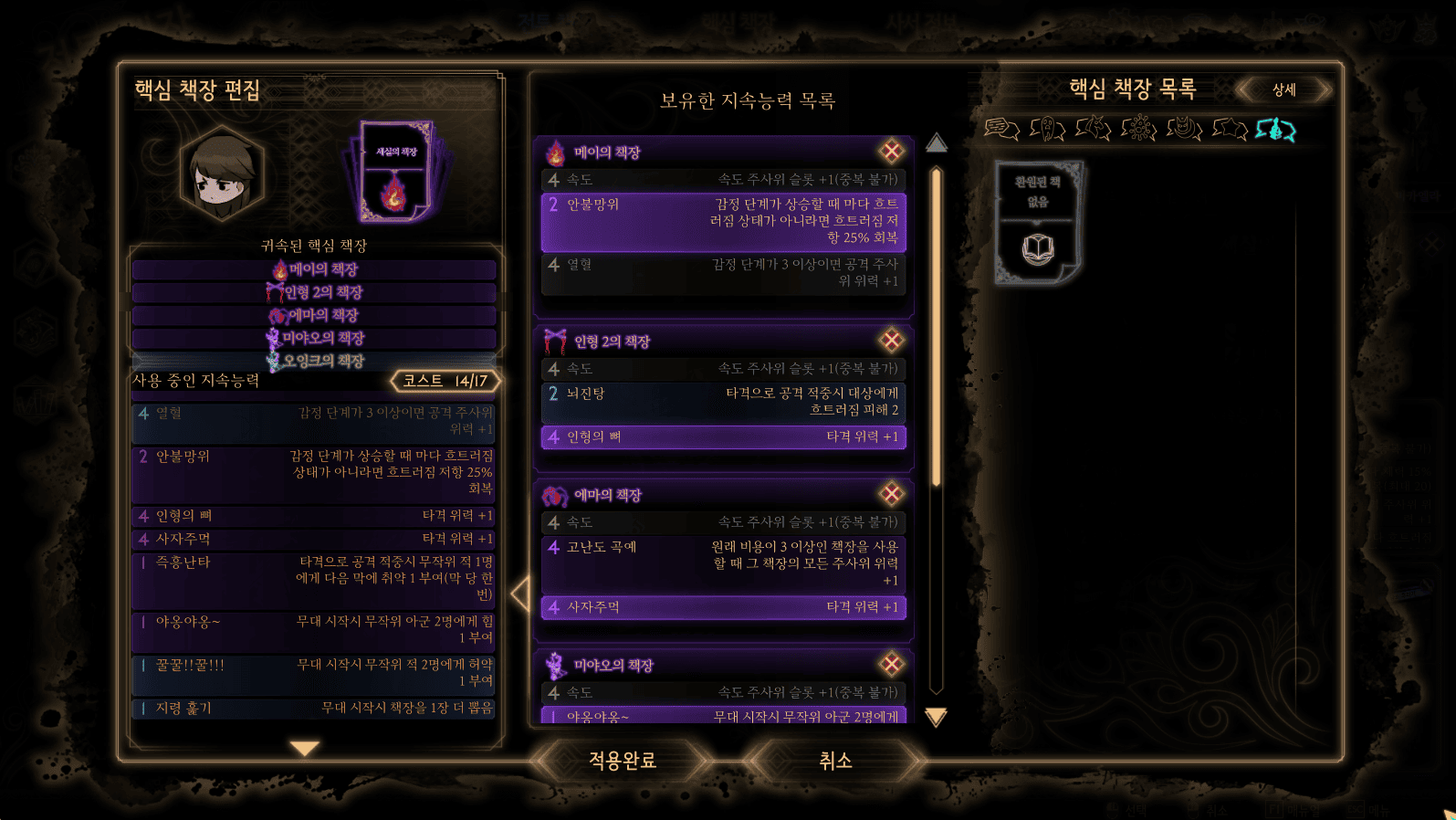Remove 인형 2의 책장 with its X button
The width and height of the screenshot is (1456, 820).
pos(891,341)
